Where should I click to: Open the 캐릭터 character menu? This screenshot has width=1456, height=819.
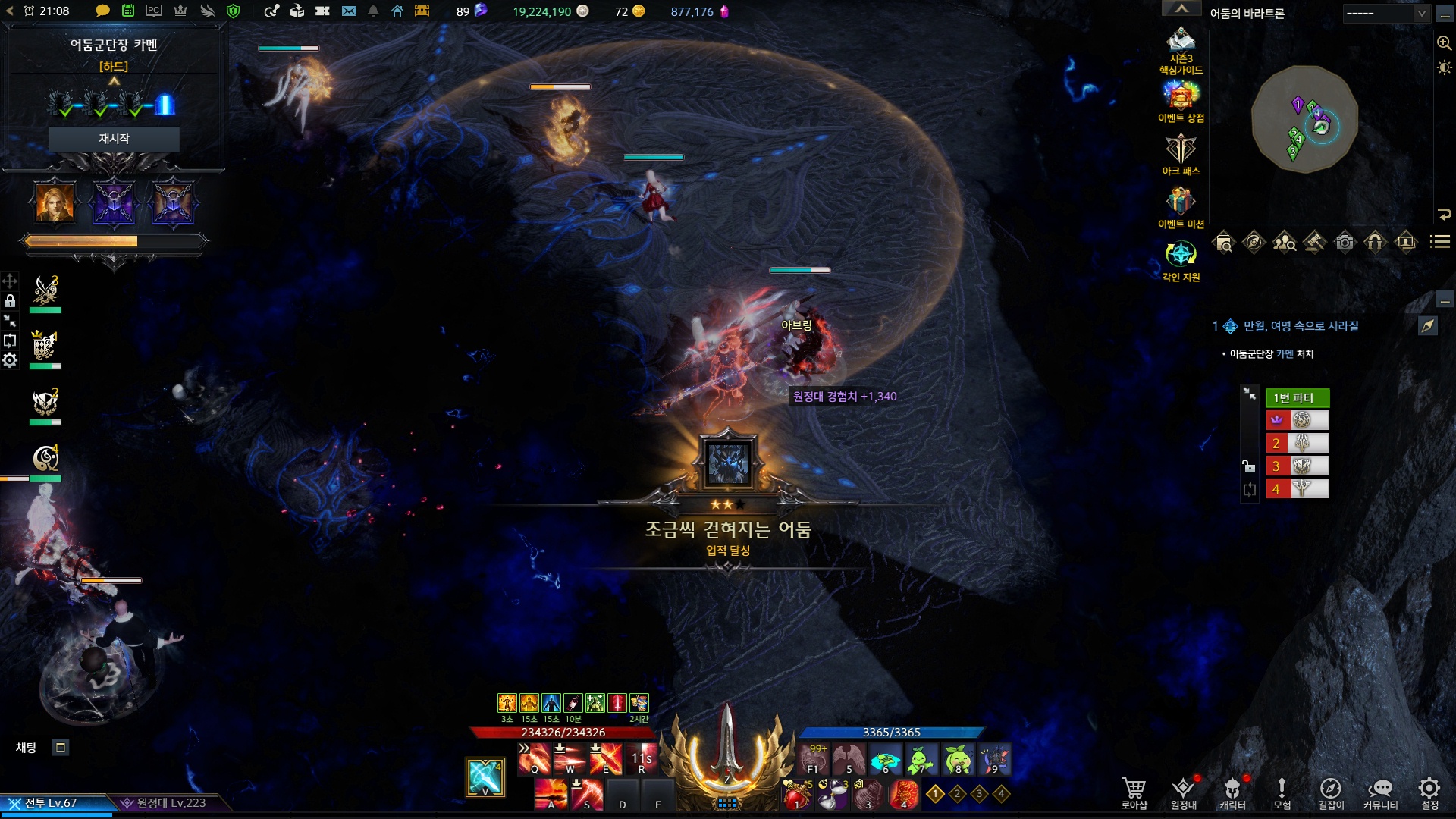[x=1232, y=792]
